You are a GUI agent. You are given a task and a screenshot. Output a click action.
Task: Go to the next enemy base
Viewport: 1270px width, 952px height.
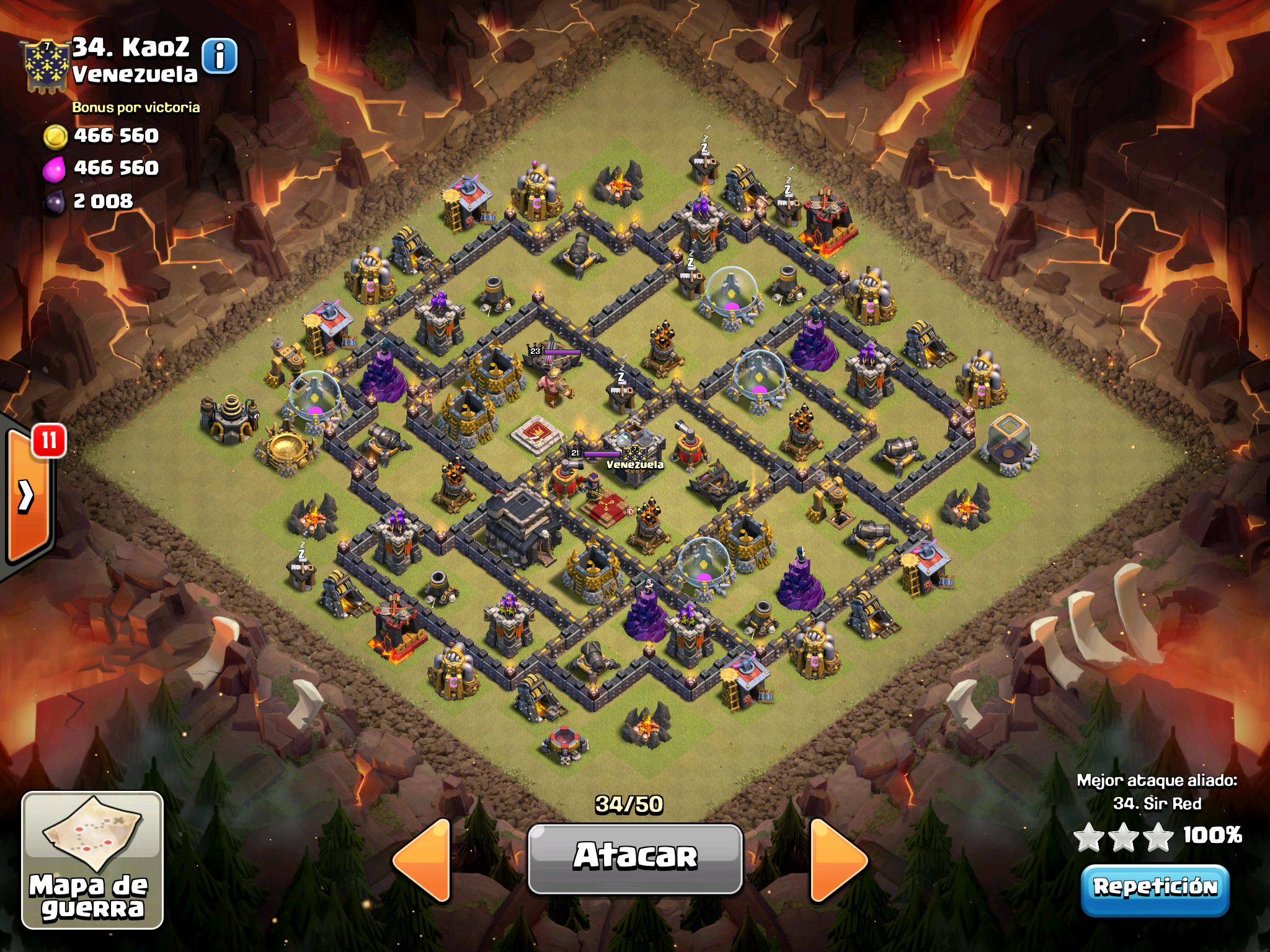pos(837,859)
